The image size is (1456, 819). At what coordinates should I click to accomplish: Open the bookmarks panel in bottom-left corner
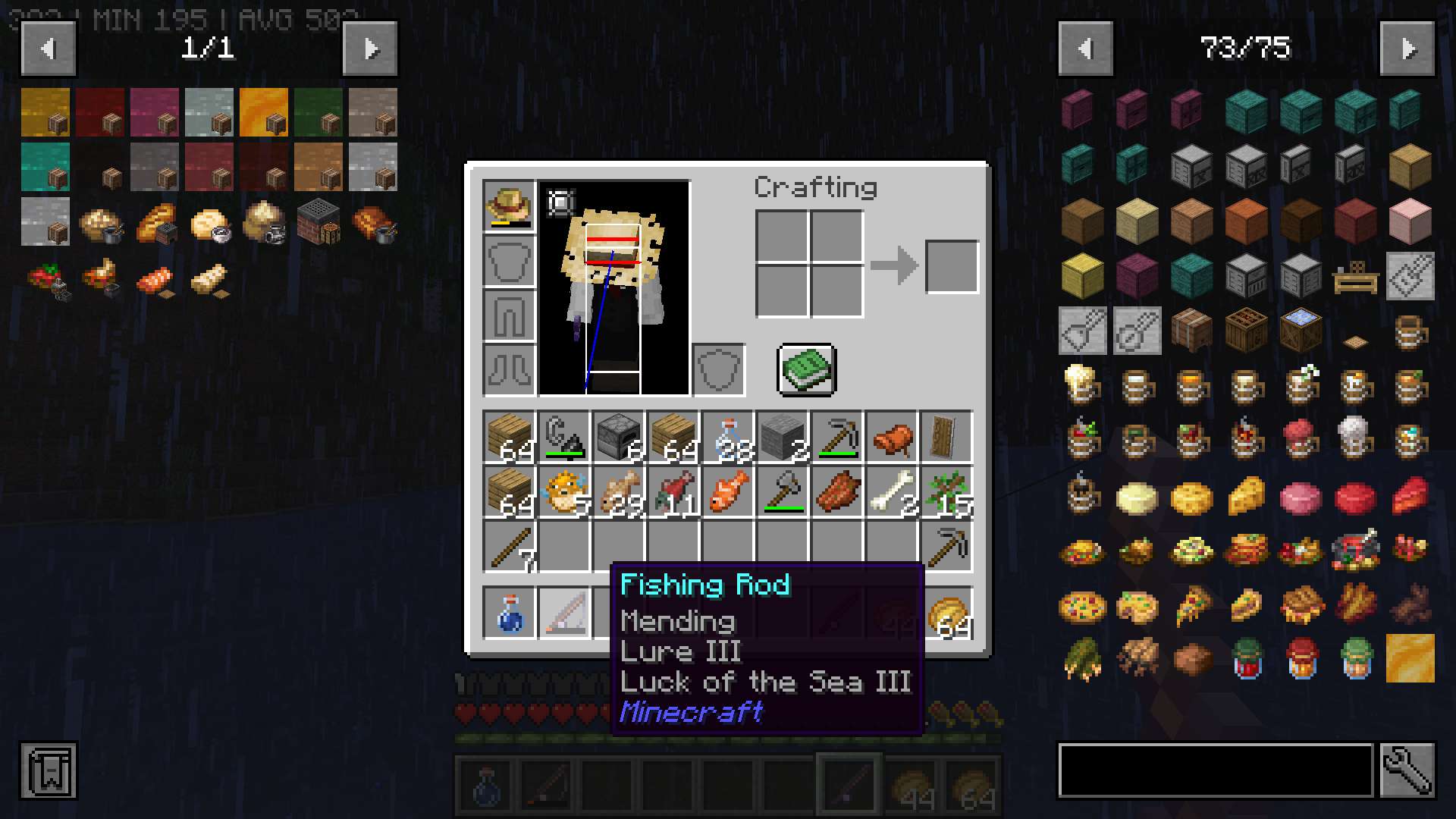(x=48, y=770)
